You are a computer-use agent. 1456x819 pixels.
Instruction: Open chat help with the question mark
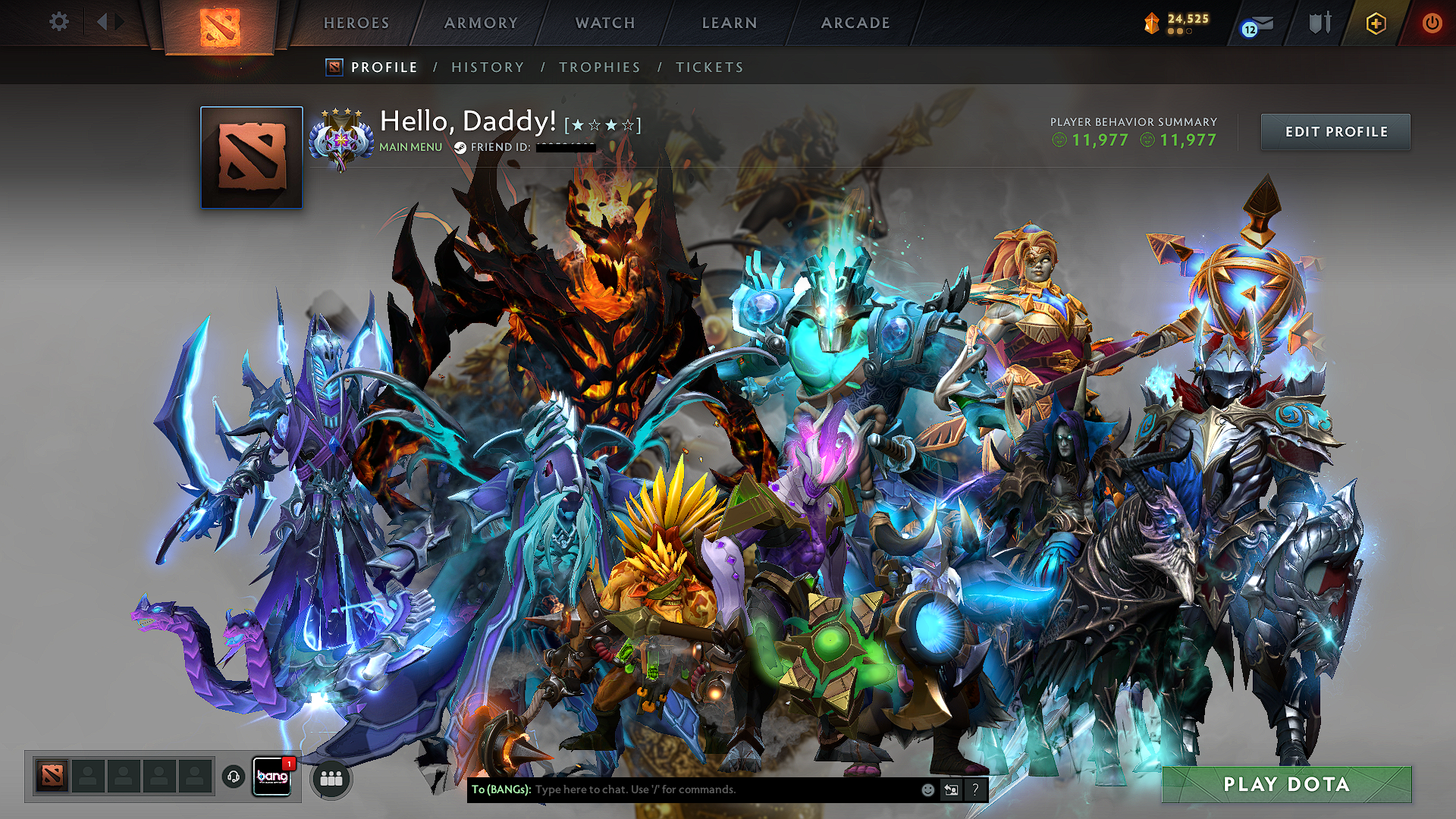coord(975,789)
